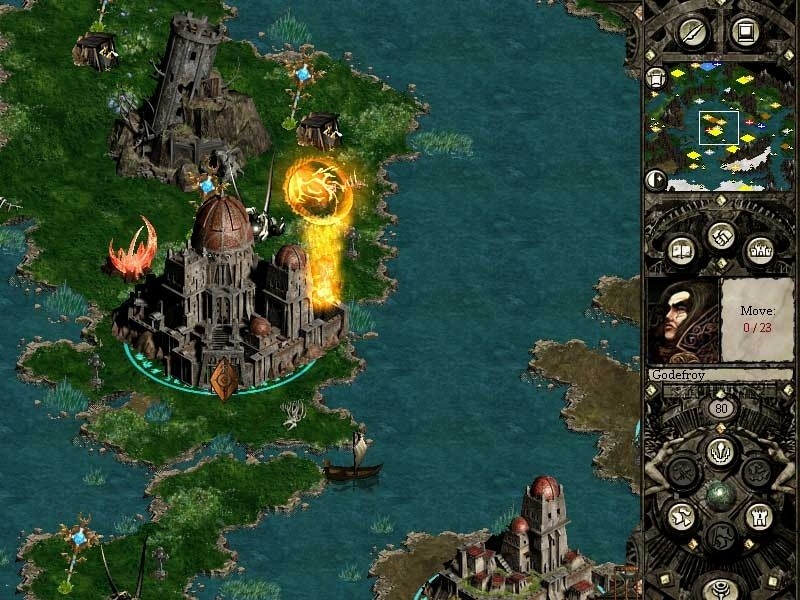Click the flame-shaped button atop the wheel
The height and width of the screenshot is (600, 800).
[719, 451]
